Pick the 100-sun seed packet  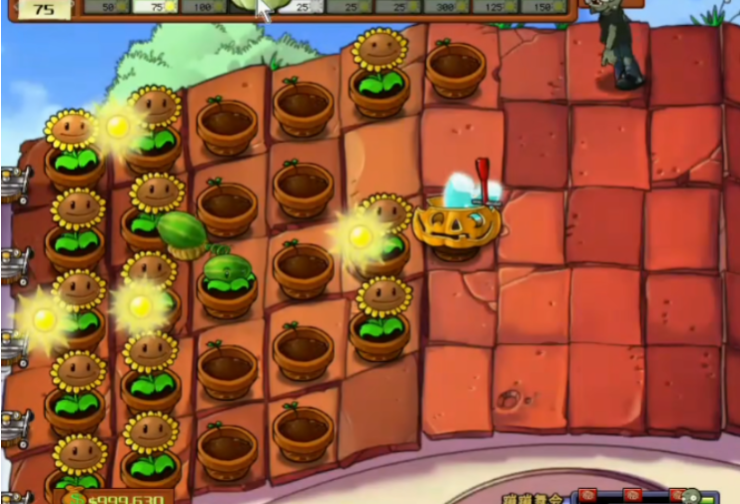coord(202,6)
